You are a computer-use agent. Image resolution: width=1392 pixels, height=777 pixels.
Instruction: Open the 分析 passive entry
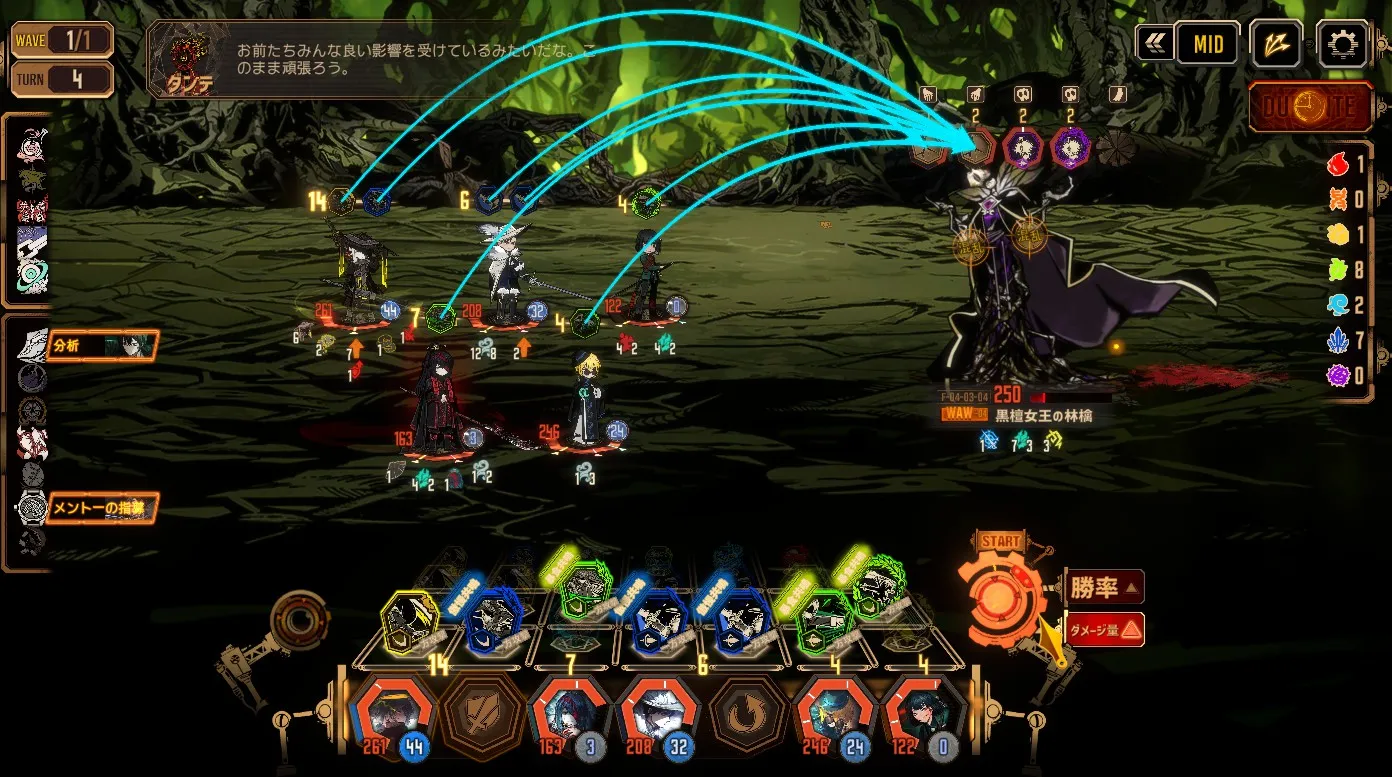(x=100, y=346)
